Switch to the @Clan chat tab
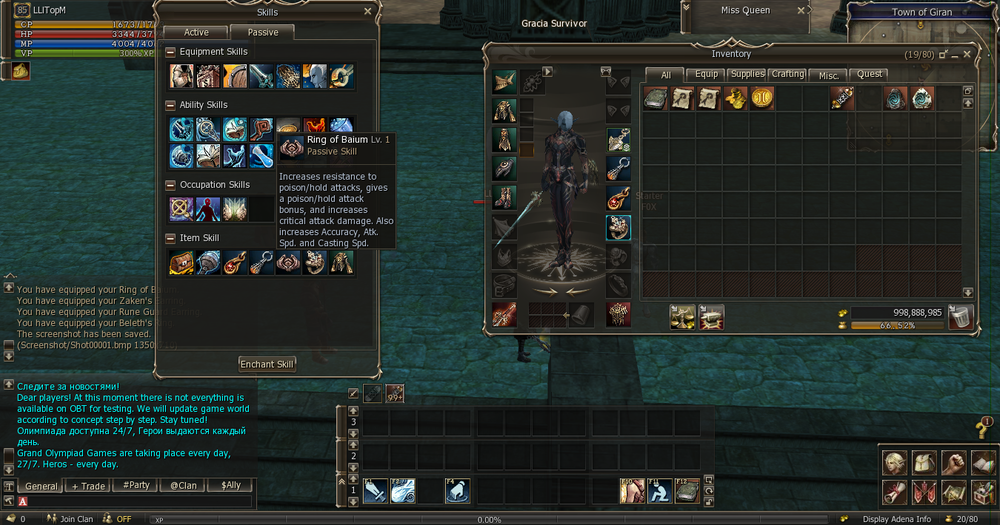The image size is (1000, 525). (181, 486)
